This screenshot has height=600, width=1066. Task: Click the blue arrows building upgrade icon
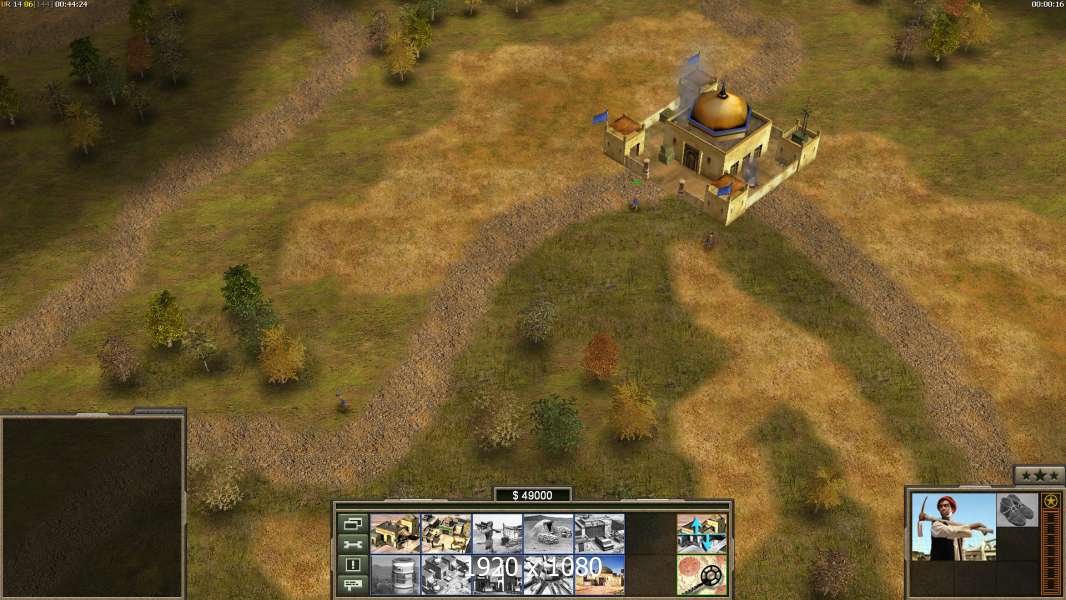(x=701, y=533)
